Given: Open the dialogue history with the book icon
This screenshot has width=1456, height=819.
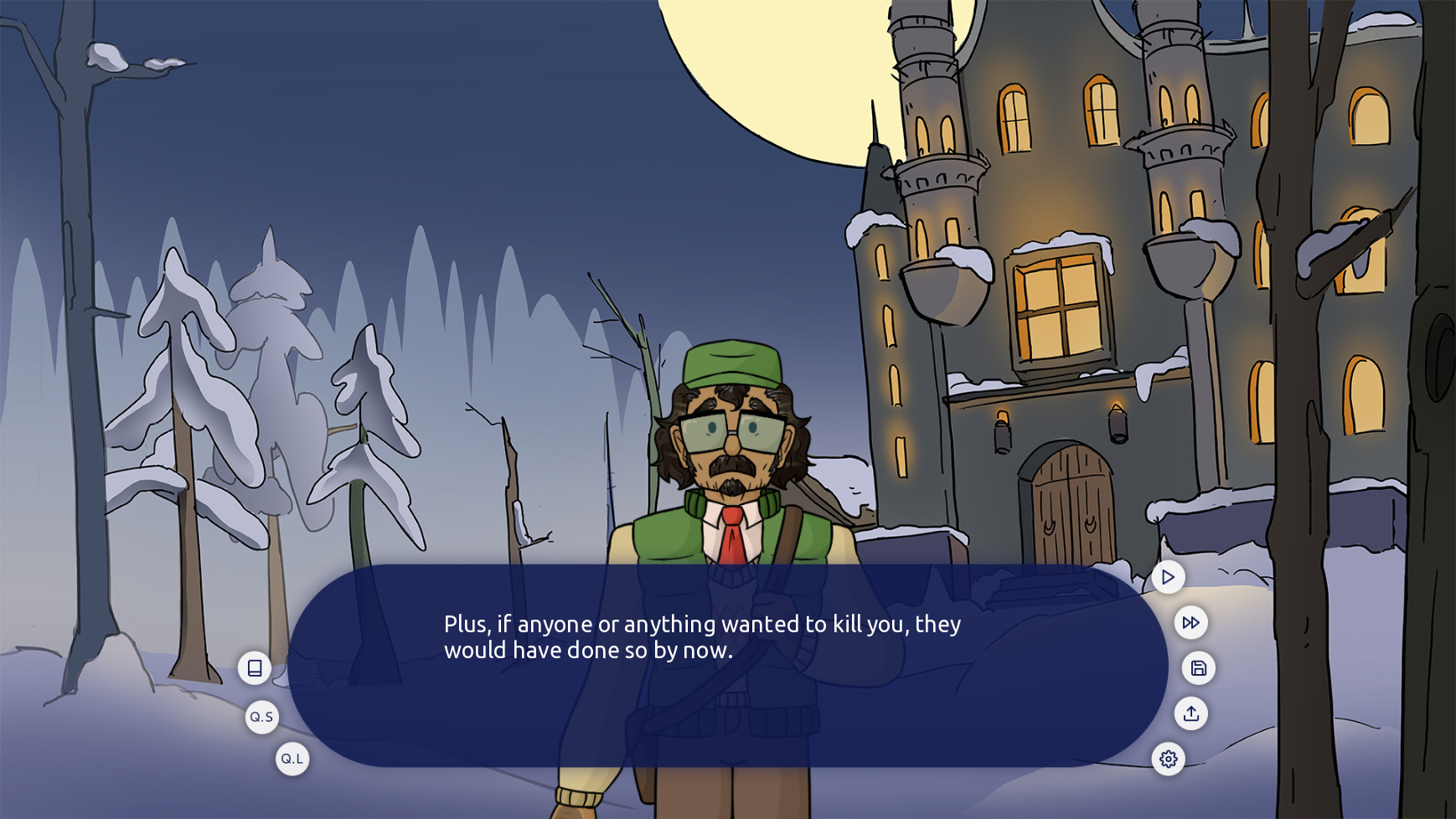Looking at the screenshot, I should pyautogui.click(x=256, y=668).
